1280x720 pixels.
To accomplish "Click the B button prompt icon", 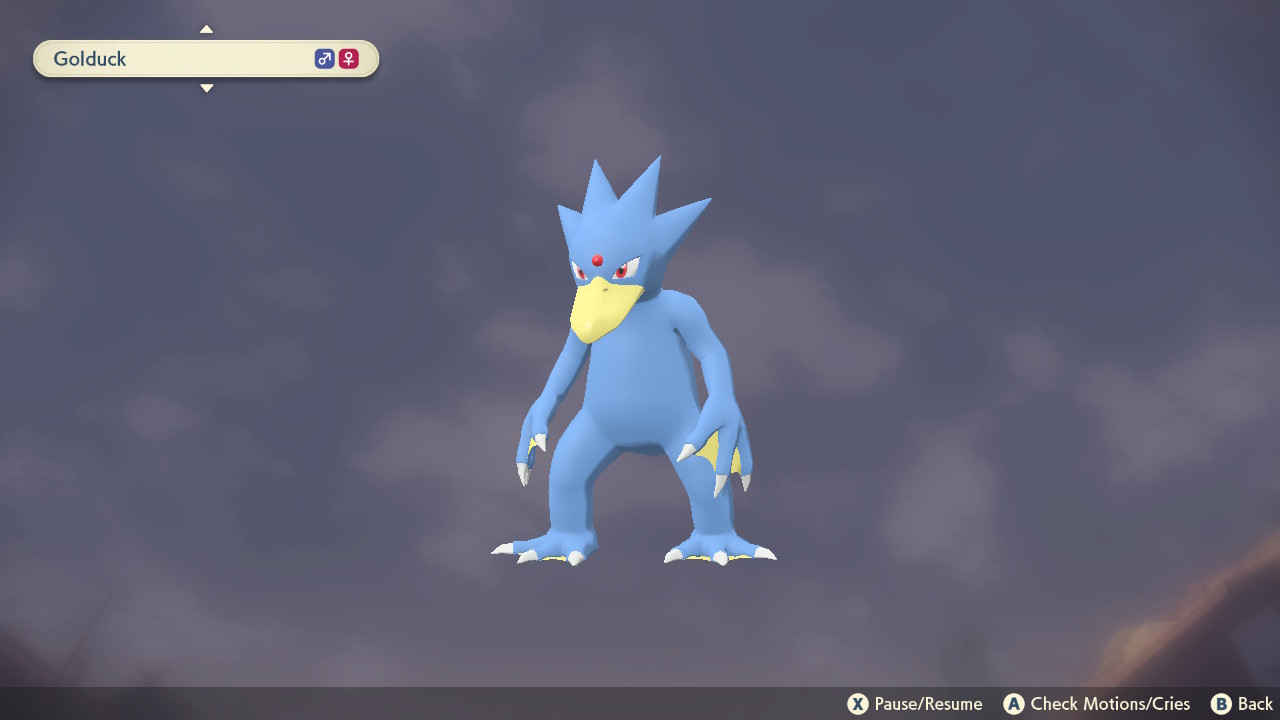I will coord(1220,703).
